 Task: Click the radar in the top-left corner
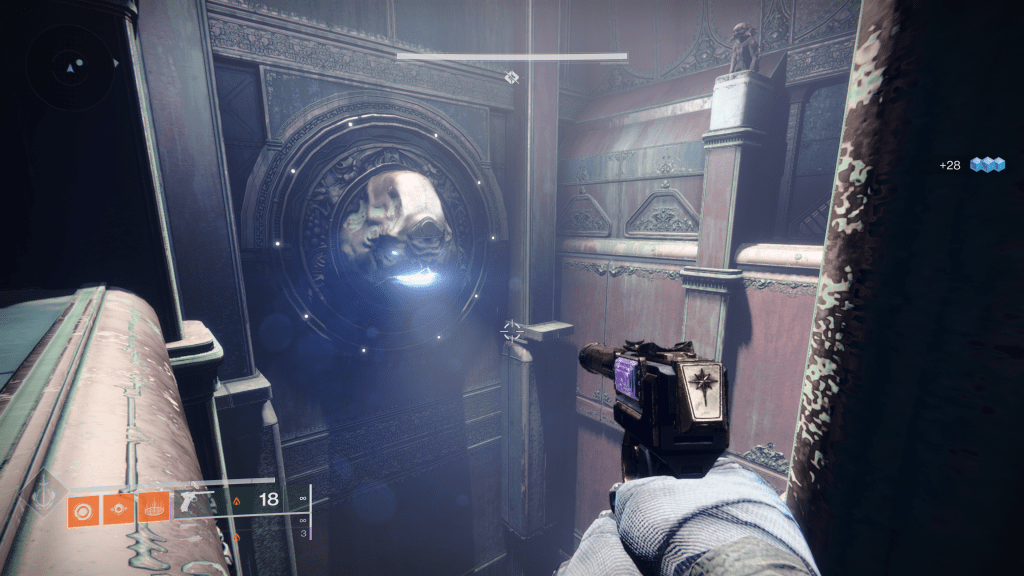pos(70,66)
